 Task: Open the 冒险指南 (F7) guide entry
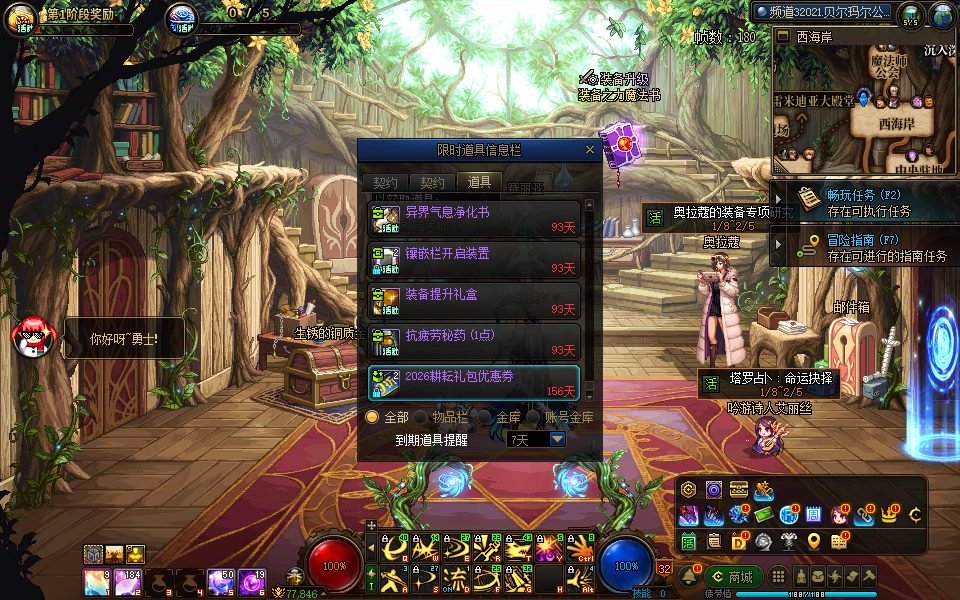pyautogui.click(x=866, y=248)
